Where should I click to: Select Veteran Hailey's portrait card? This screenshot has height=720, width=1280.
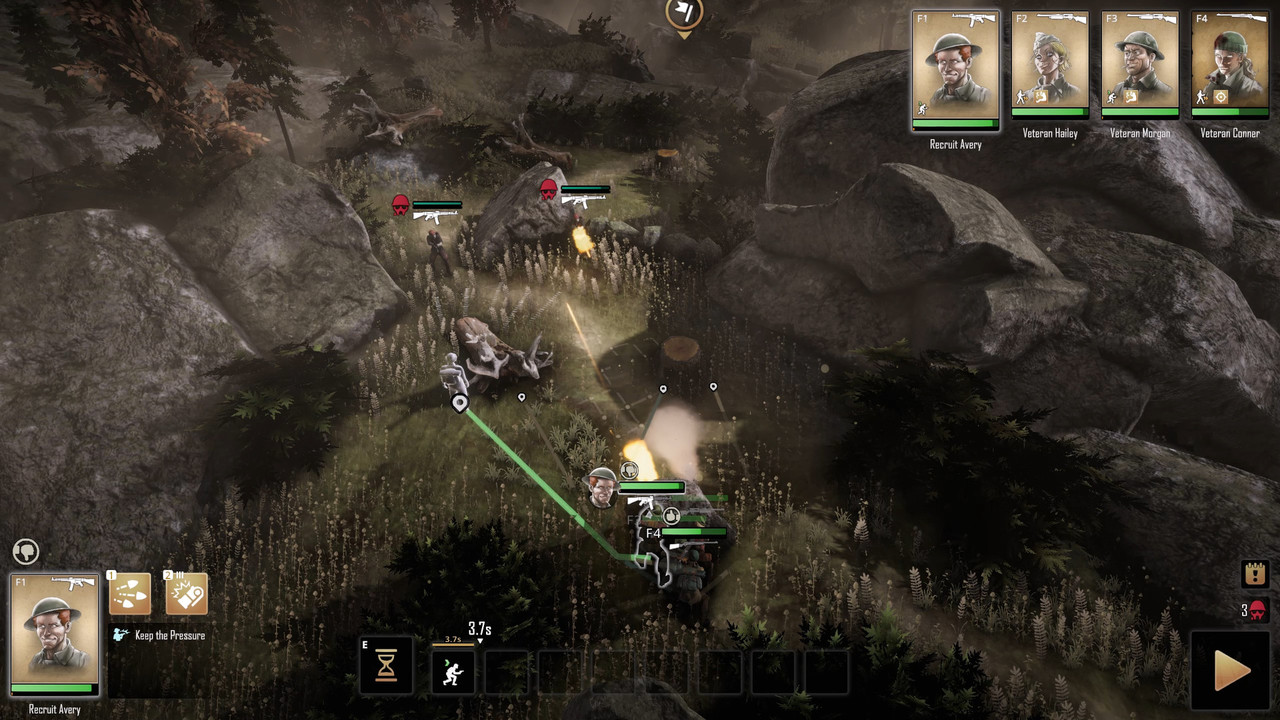point(1049,64)
